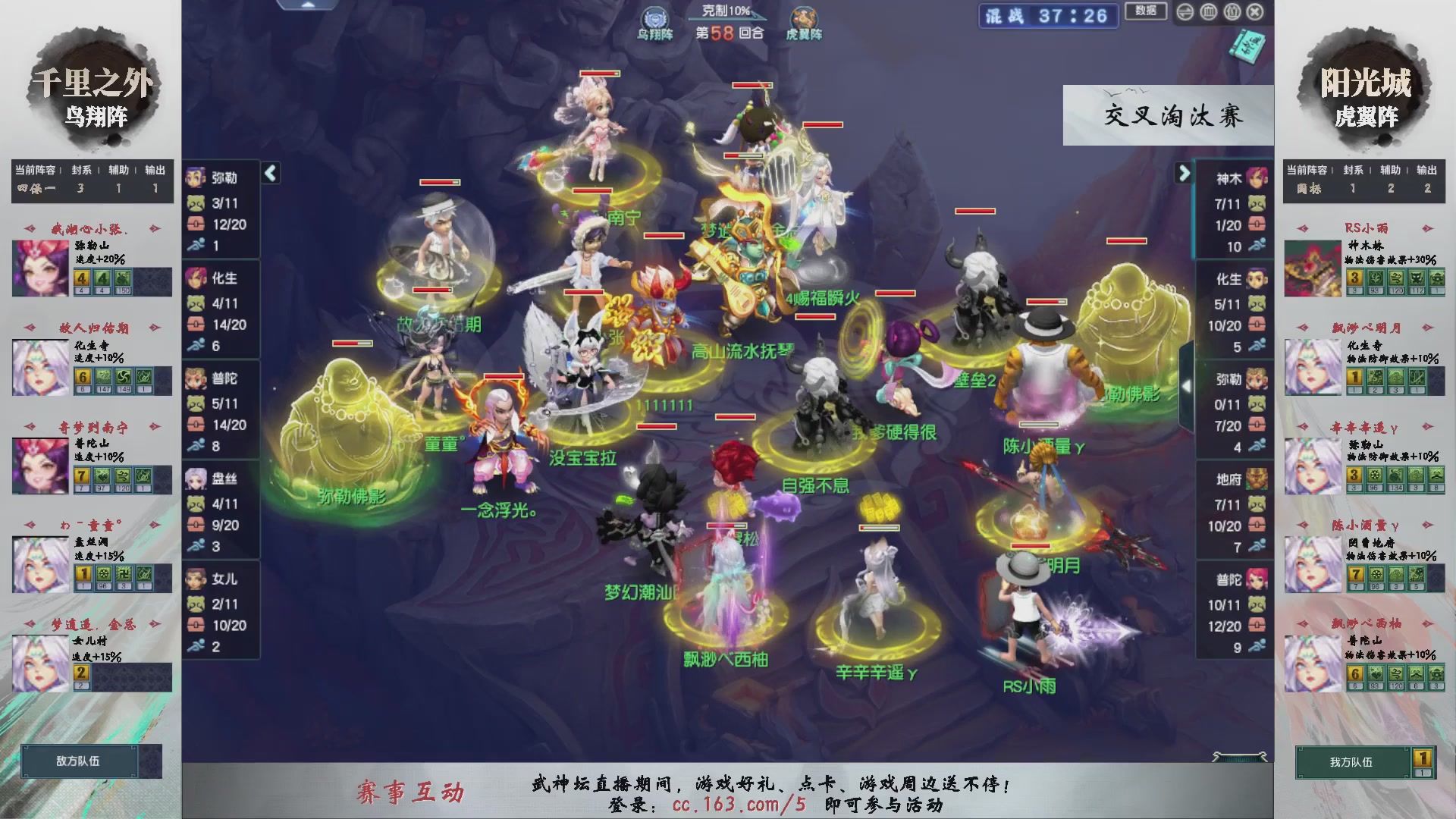
Task: Select the 地府 portrait in right unit panel
Action: point(1255,479)
